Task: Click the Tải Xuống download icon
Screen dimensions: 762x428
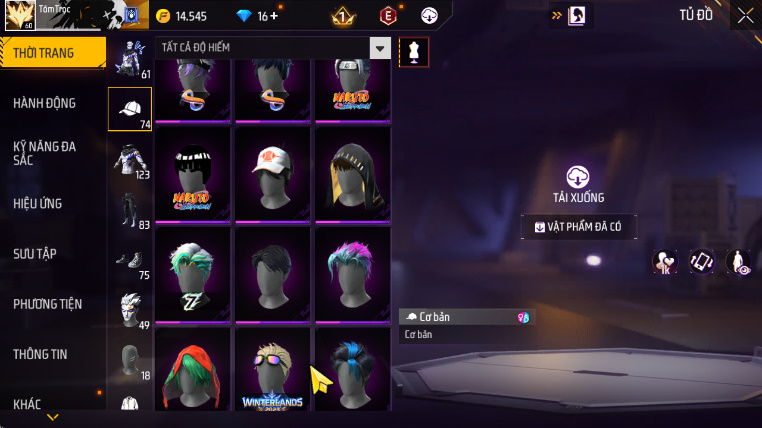Action: tap(578, 178)
